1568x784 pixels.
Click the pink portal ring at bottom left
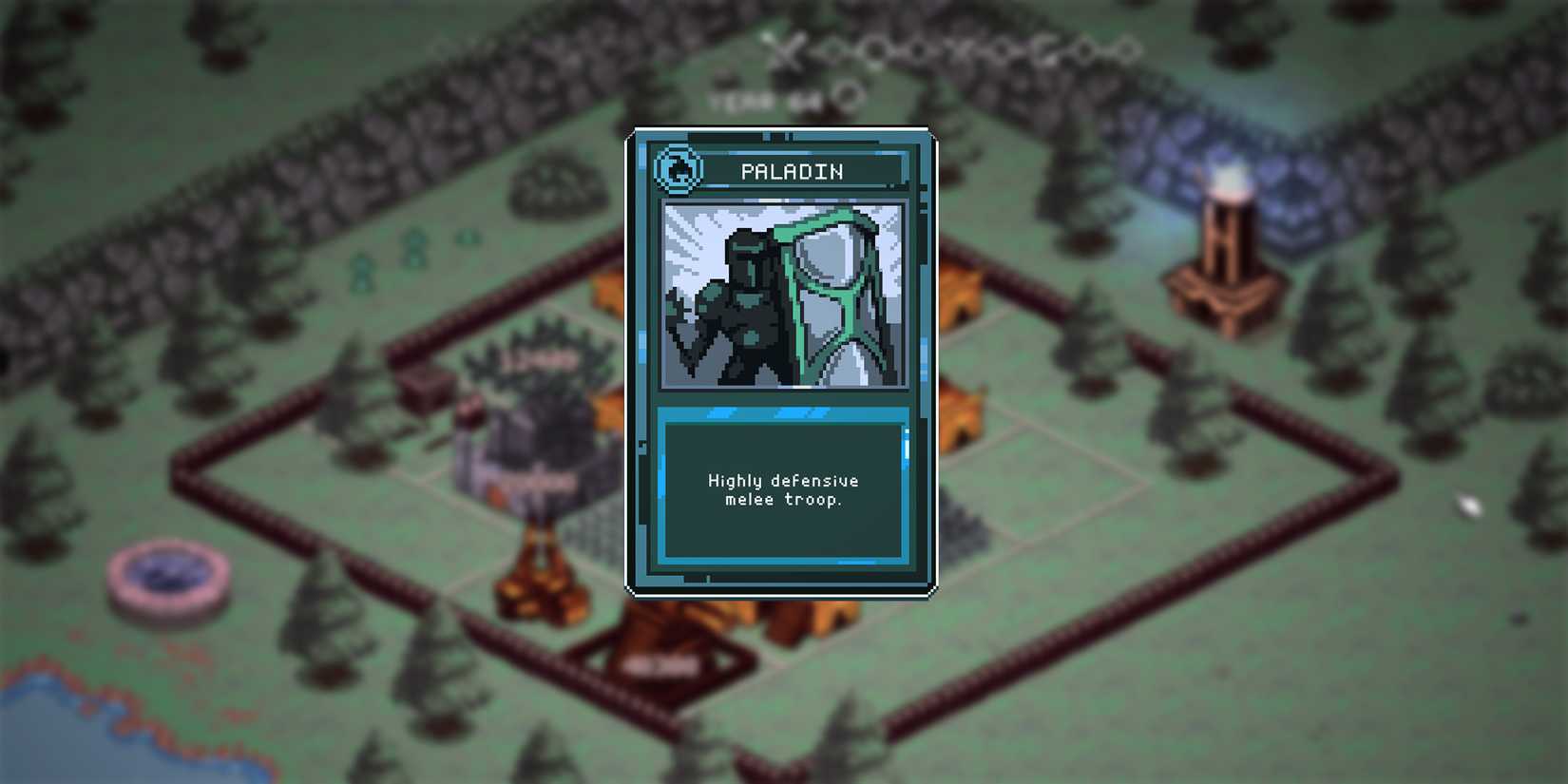click(x=162, y=580)
